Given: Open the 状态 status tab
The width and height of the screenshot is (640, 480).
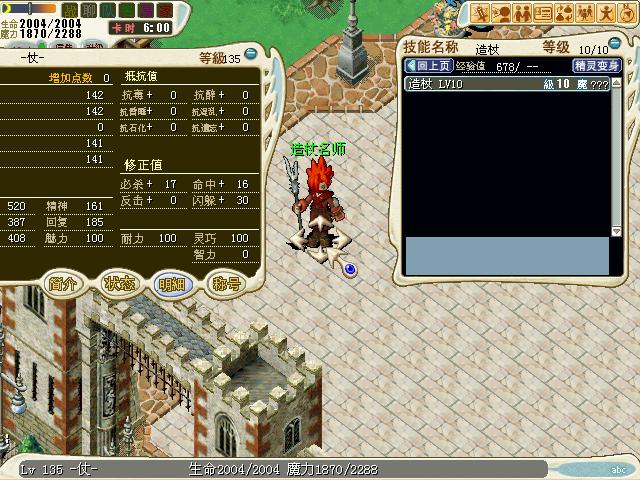Looking at the screenshot, I should pyautogui.click(x=119, y=283).
